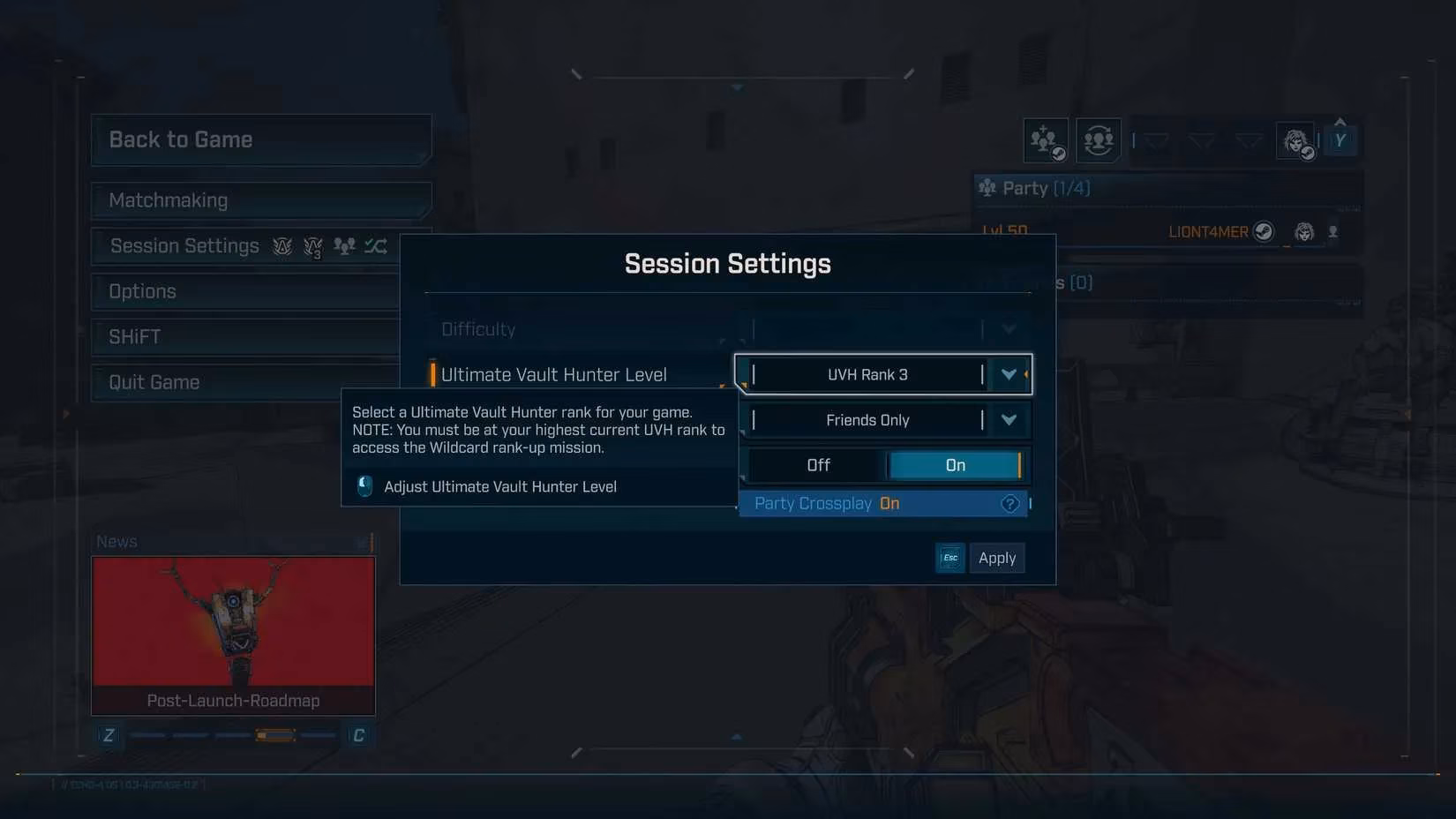Select the crossplay shuffle icon on Session Settings row
The width and height of the screenshot is (1456, 819).
click(376, 246)
